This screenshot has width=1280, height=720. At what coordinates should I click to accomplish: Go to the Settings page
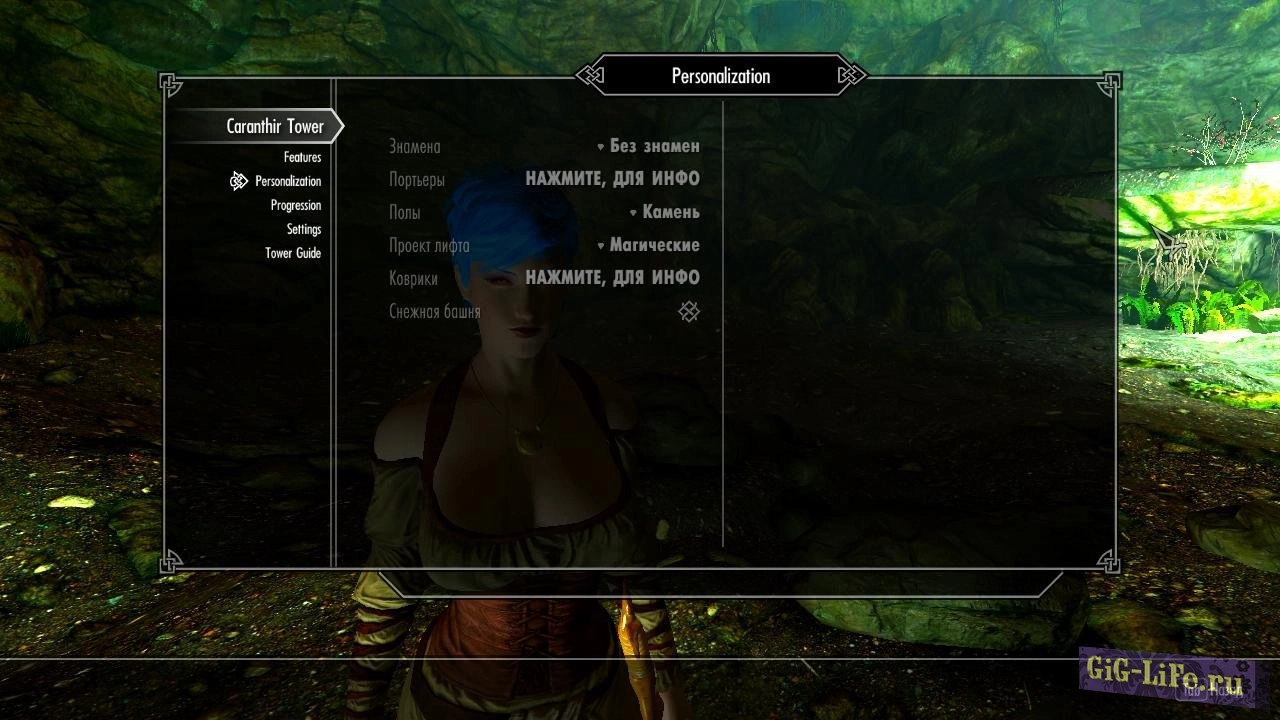point(304,229)
